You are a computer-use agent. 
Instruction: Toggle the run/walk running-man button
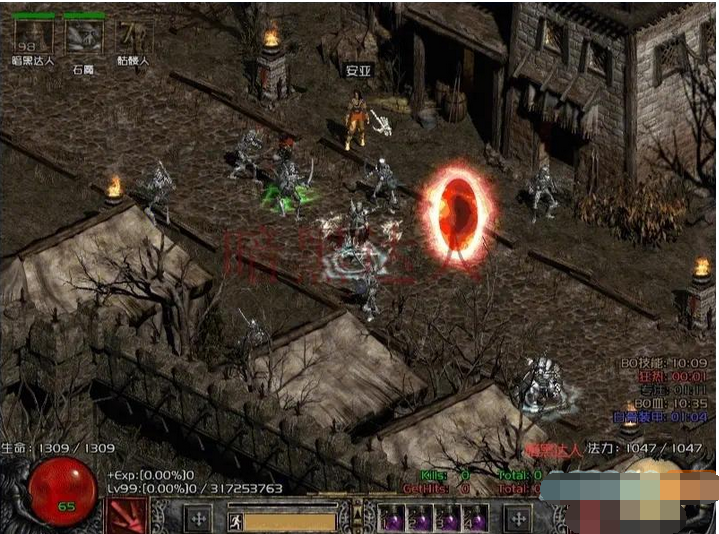coord(236,519)
